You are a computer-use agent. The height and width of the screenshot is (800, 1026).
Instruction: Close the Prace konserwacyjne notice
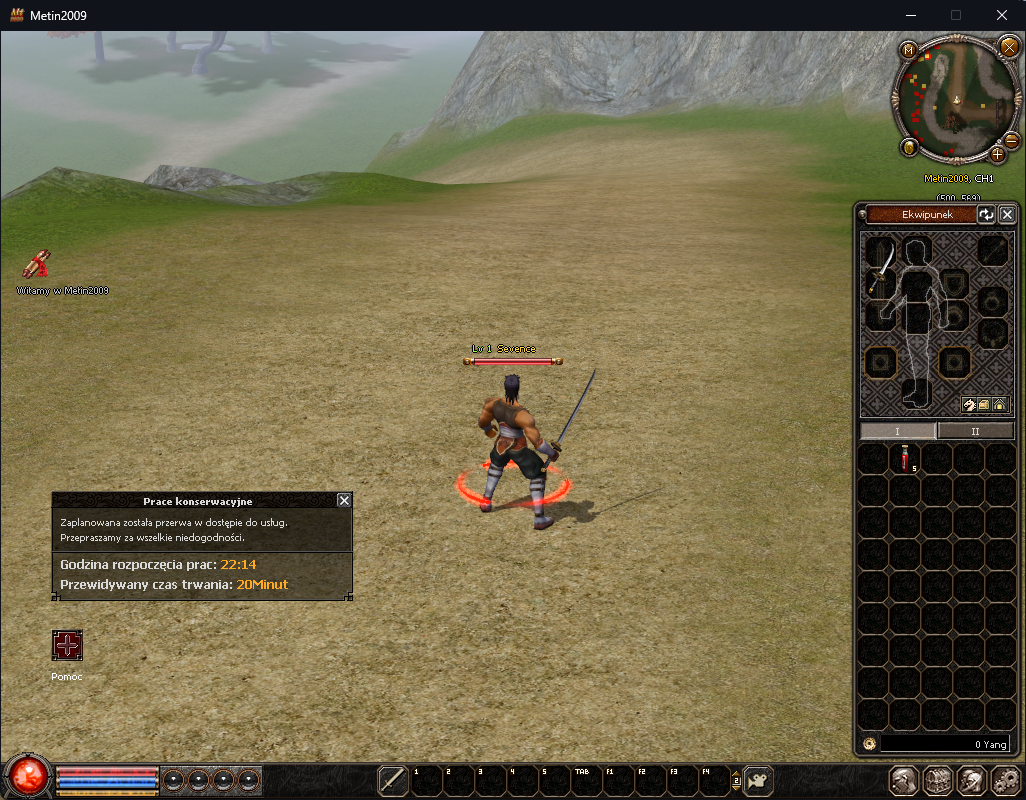click(x=344, y=500)
